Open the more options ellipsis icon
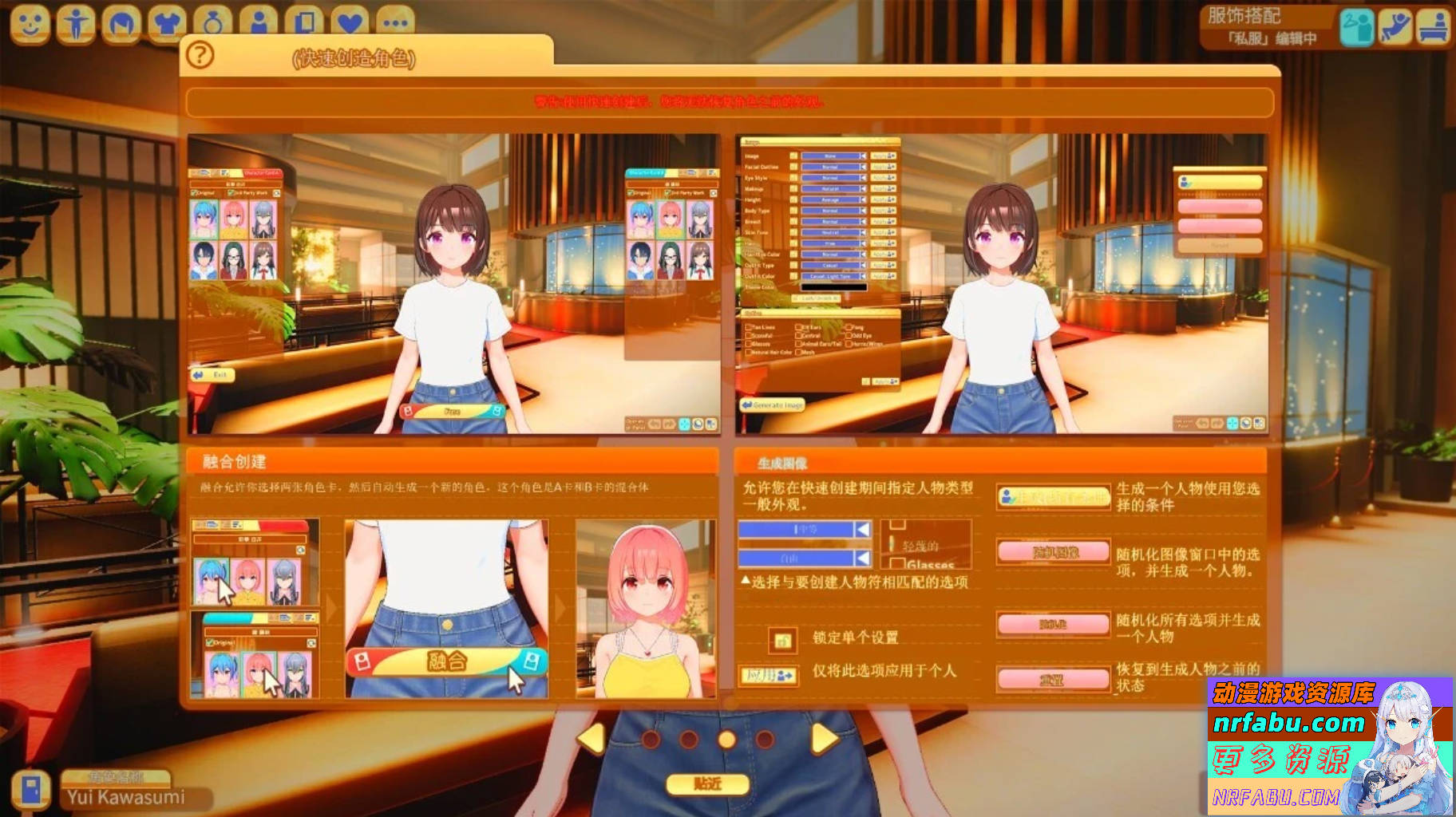 (391, 19)
